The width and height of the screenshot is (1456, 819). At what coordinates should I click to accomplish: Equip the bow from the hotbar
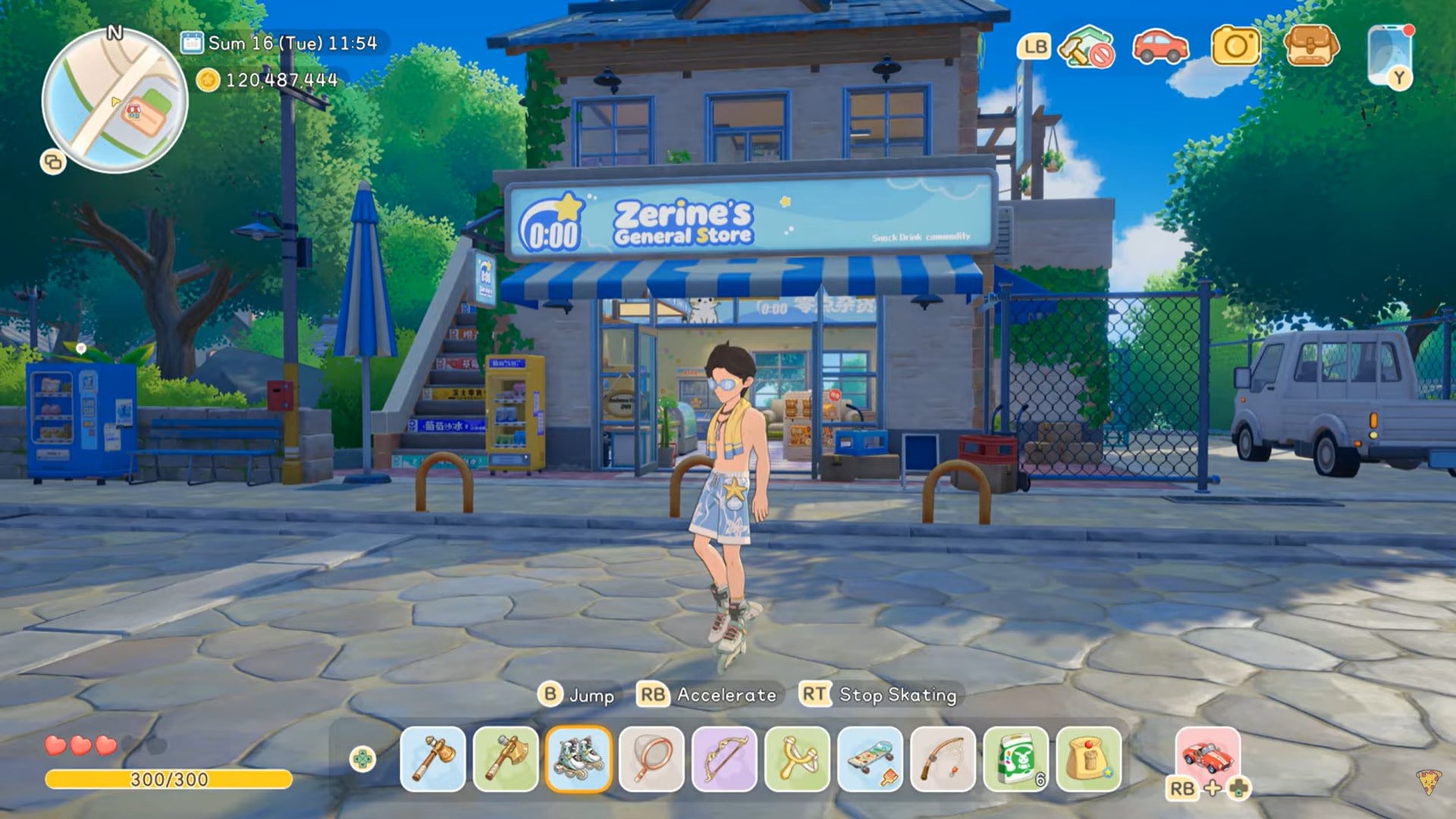[724, 759]
